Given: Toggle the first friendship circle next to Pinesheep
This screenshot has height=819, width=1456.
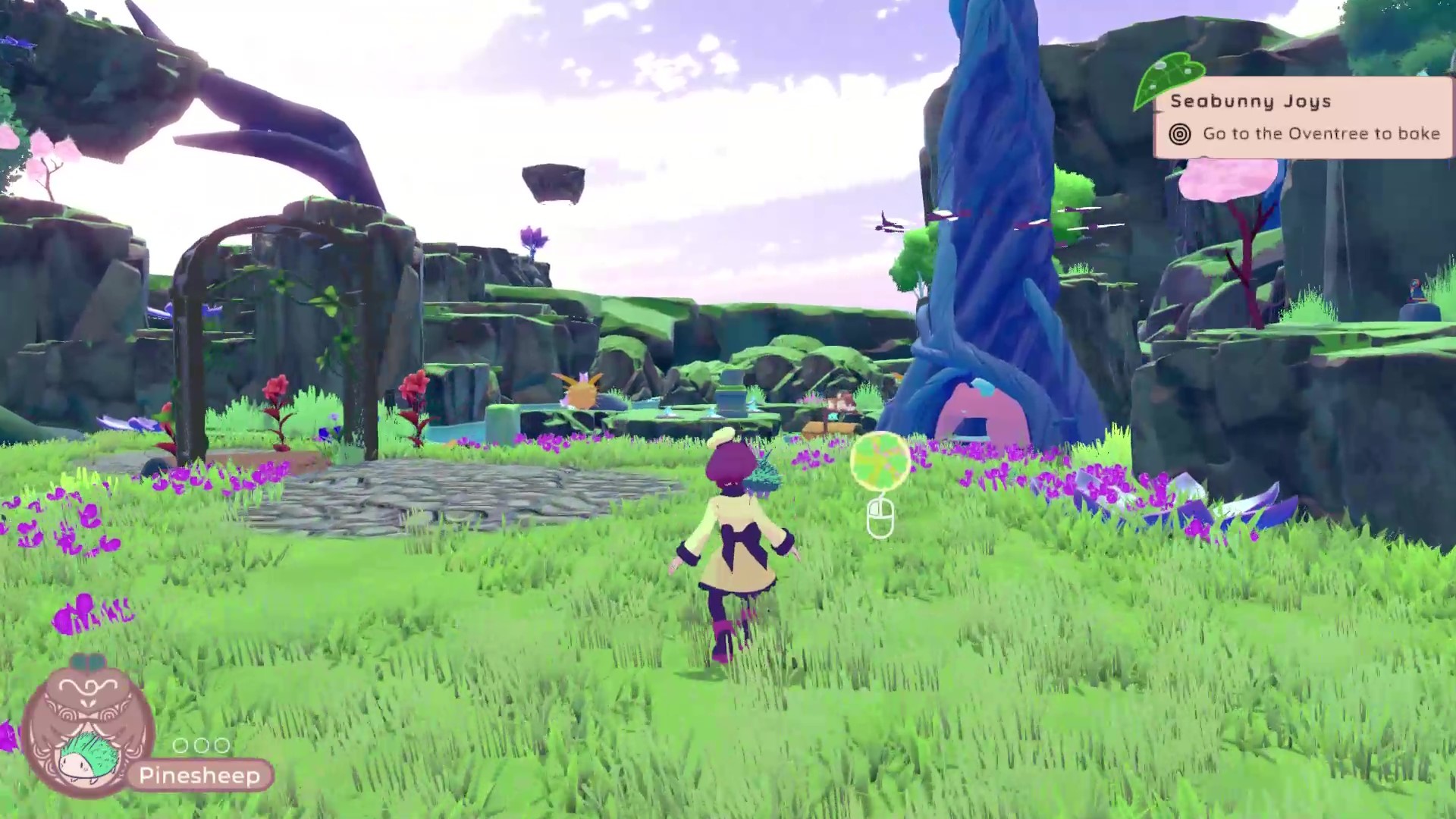Looking at the screenshot, I should tap(182, 746).
